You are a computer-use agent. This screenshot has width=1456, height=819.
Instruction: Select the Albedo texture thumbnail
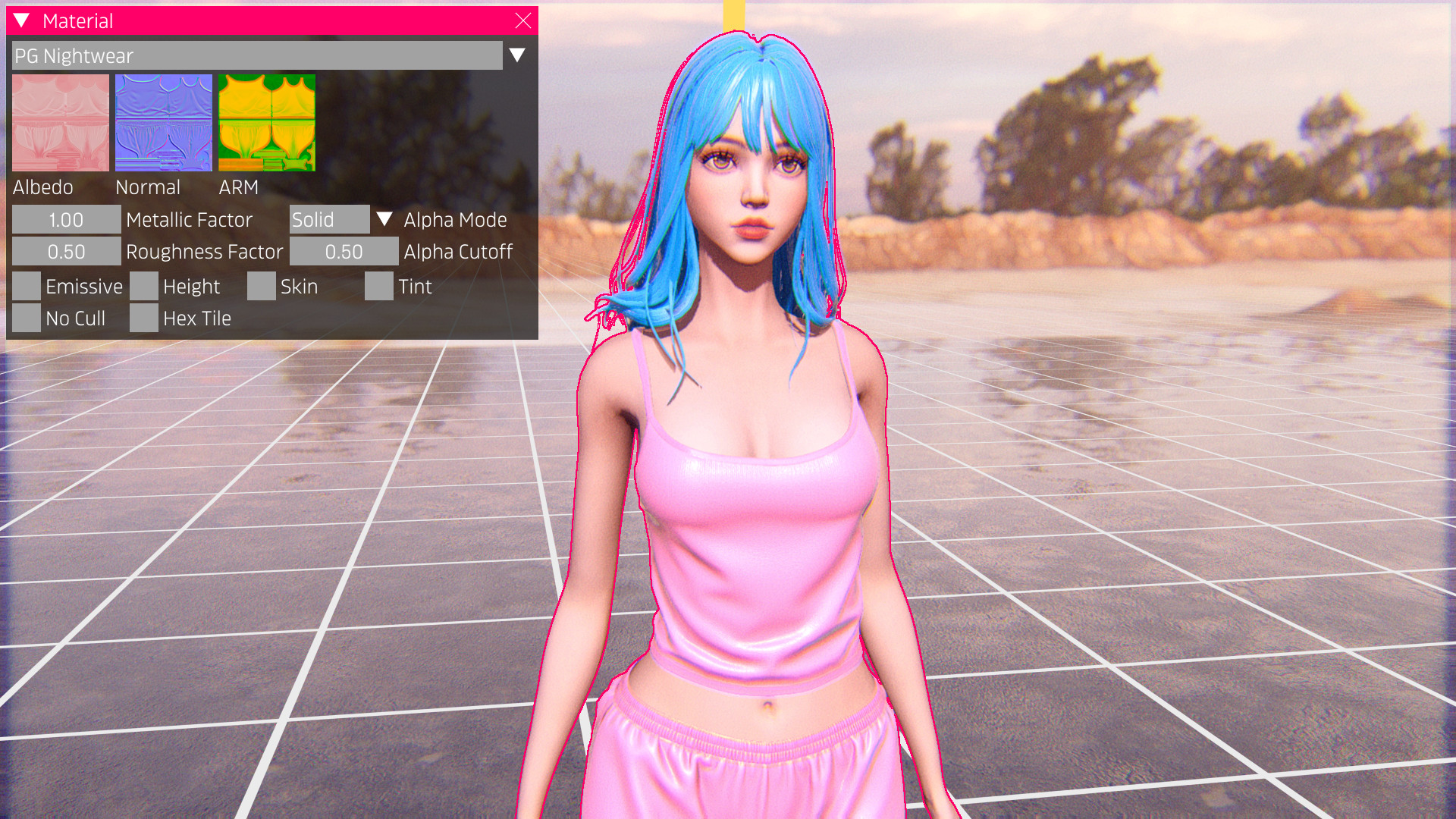tap(61, 123)
